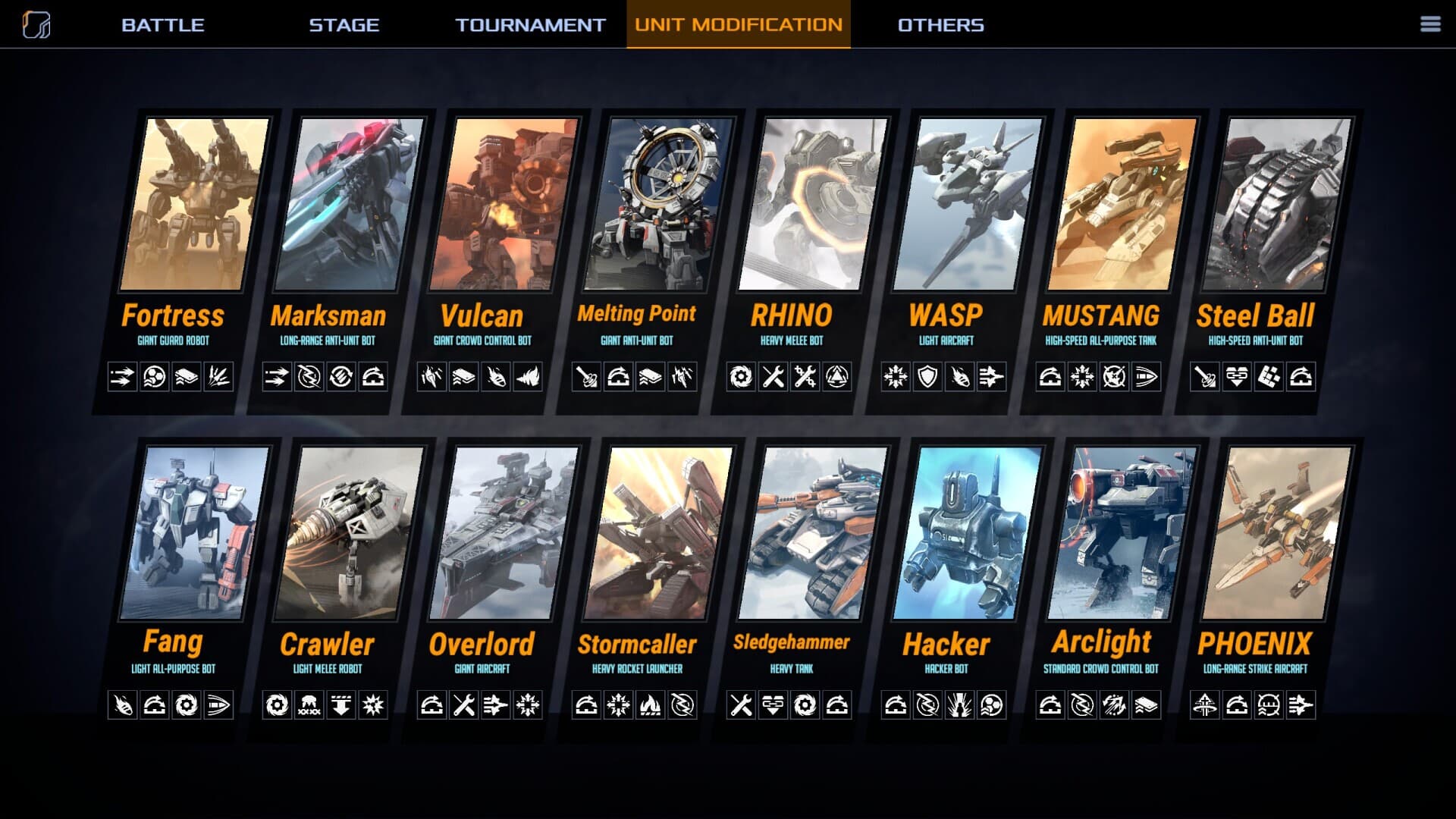Open the OTHERS menu
The image size is (1456, 819).
[x=940, y=24]
